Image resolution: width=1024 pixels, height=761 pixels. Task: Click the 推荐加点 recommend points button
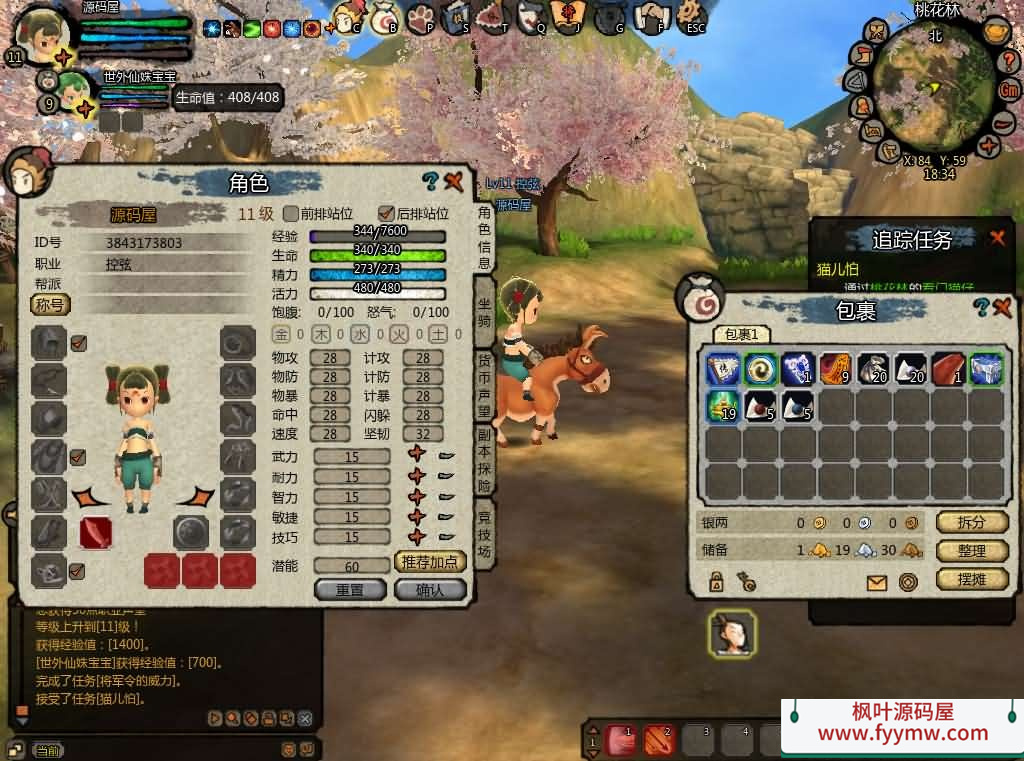(431, 562)
